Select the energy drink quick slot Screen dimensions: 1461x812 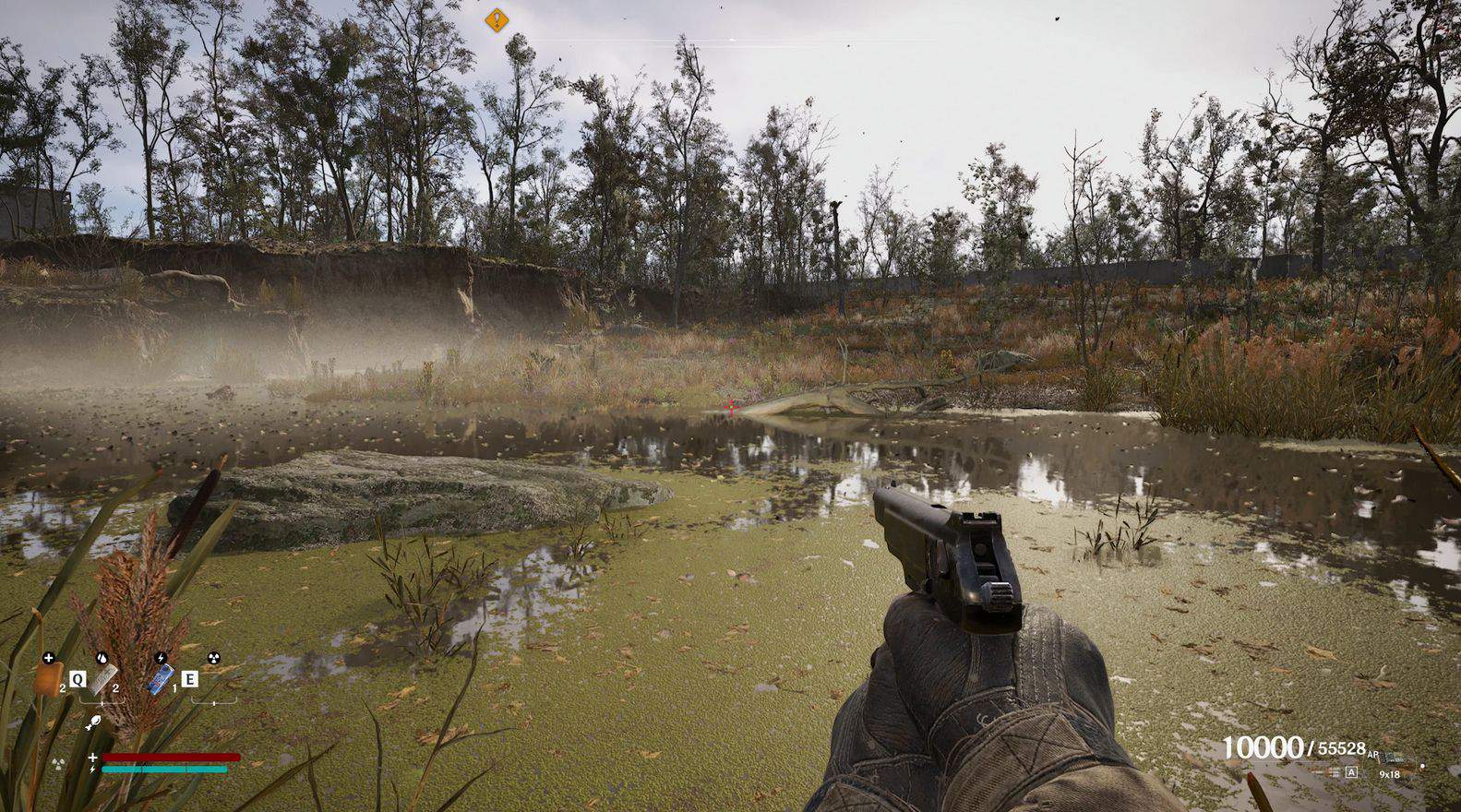pyautogui.click(x=162, y=681)
